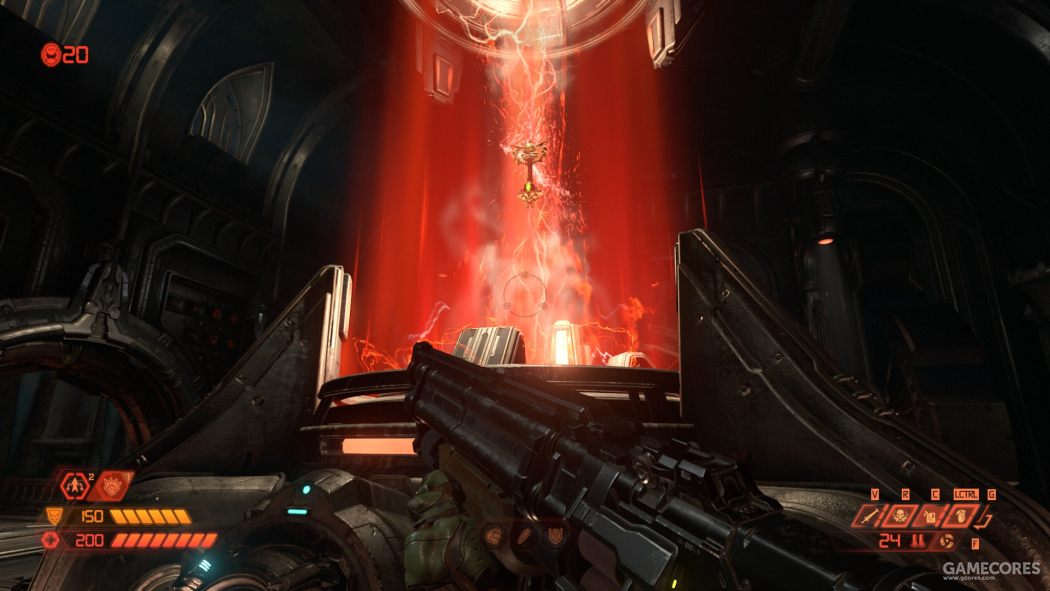This screenshot has width=1050, height=591.
Task: Click the demon skull counter icon
Action: coord(50,54)
